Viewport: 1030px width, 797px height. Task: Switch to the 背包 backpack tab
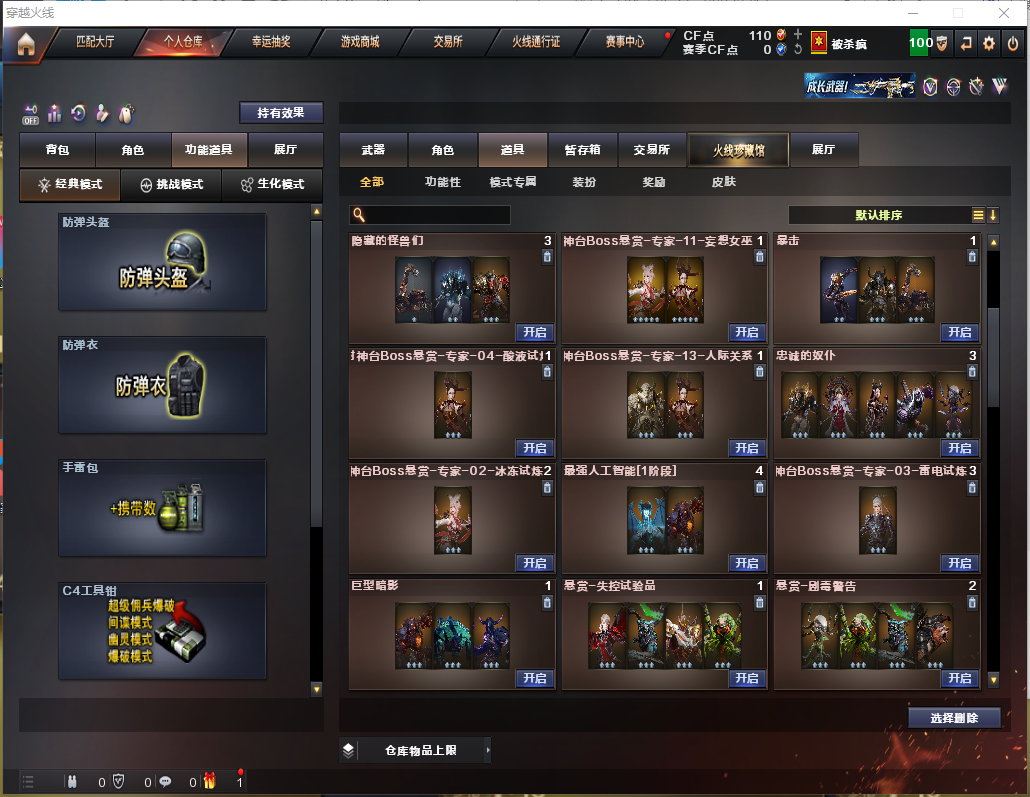pos(57,150)
